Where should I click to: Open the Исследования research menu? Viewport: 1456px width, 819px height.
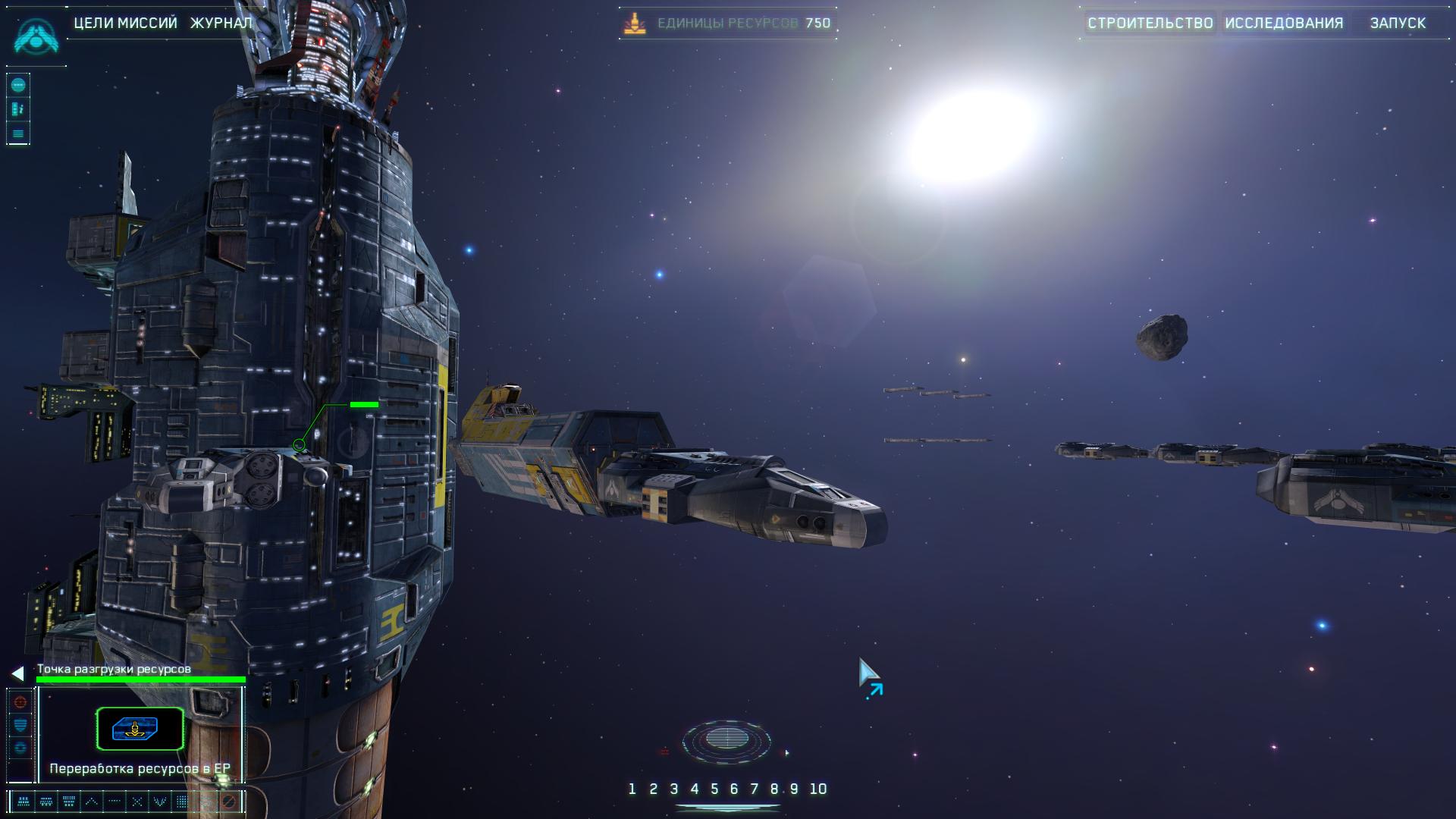(x=1284, y=24)
